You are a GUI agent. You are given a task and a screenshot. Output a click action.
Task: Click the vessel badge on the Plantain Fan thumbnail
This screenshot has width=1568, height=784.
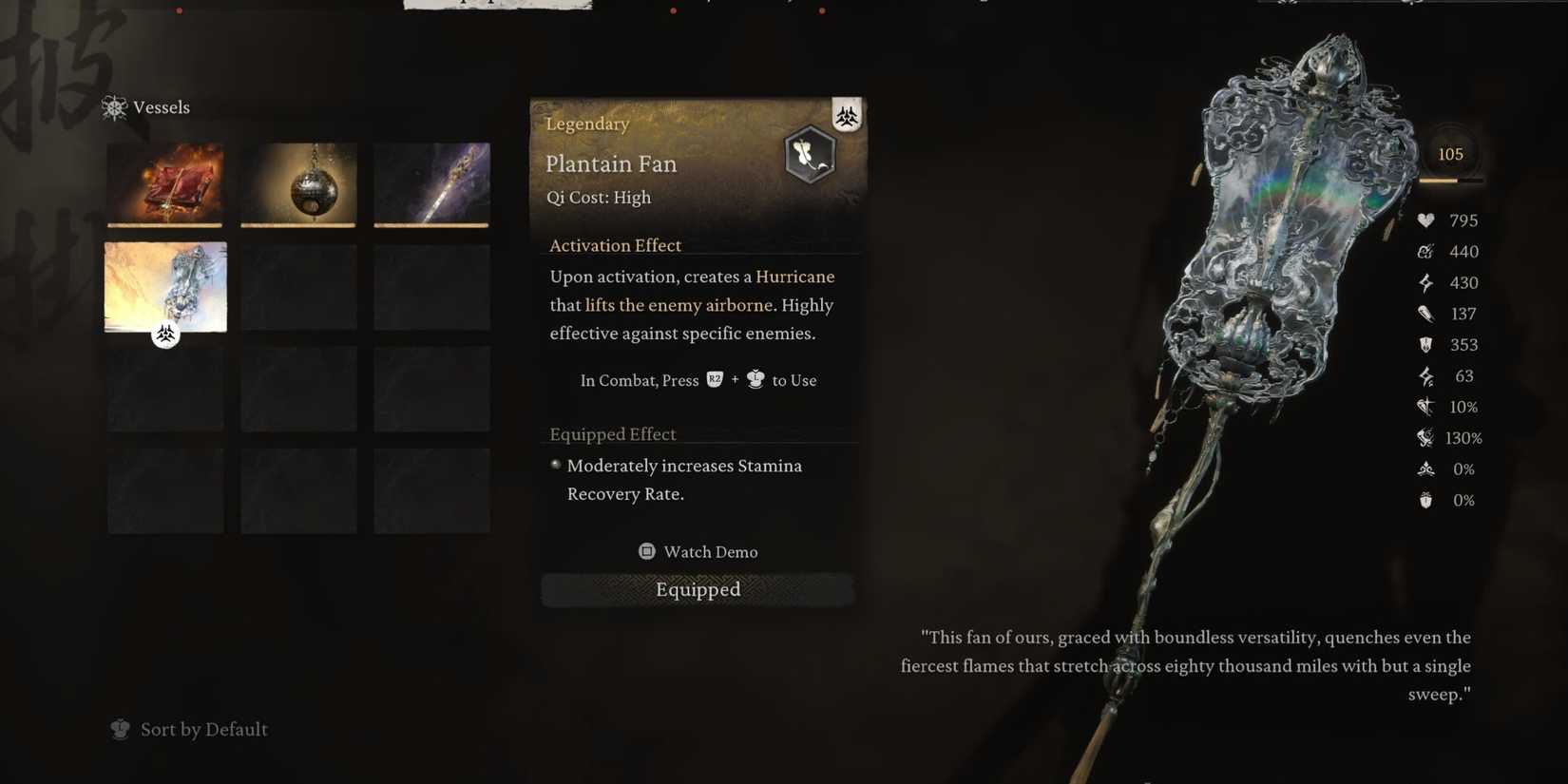166,334
